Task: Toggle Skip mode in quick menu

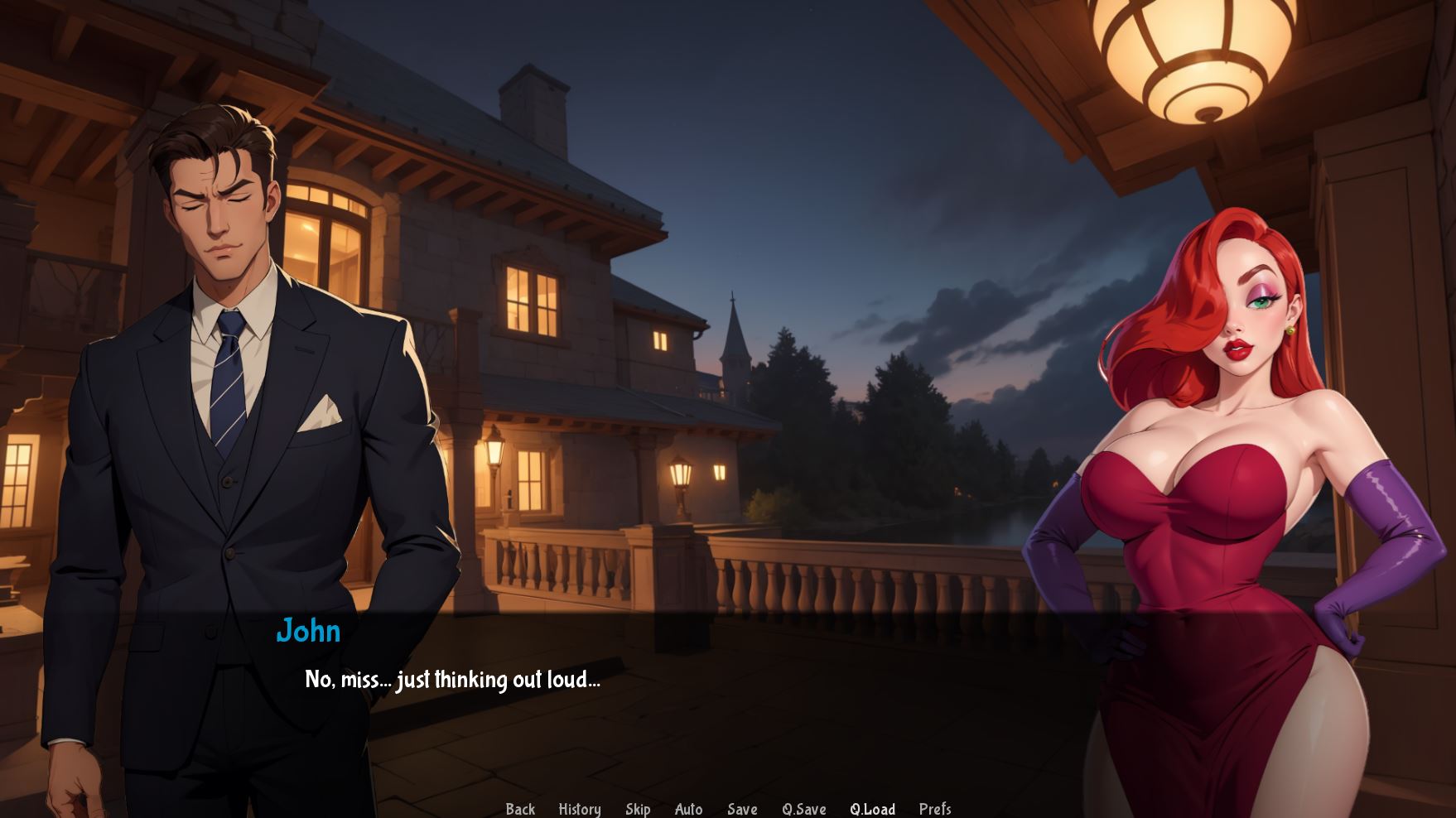Action: click(x=638, y=809)
